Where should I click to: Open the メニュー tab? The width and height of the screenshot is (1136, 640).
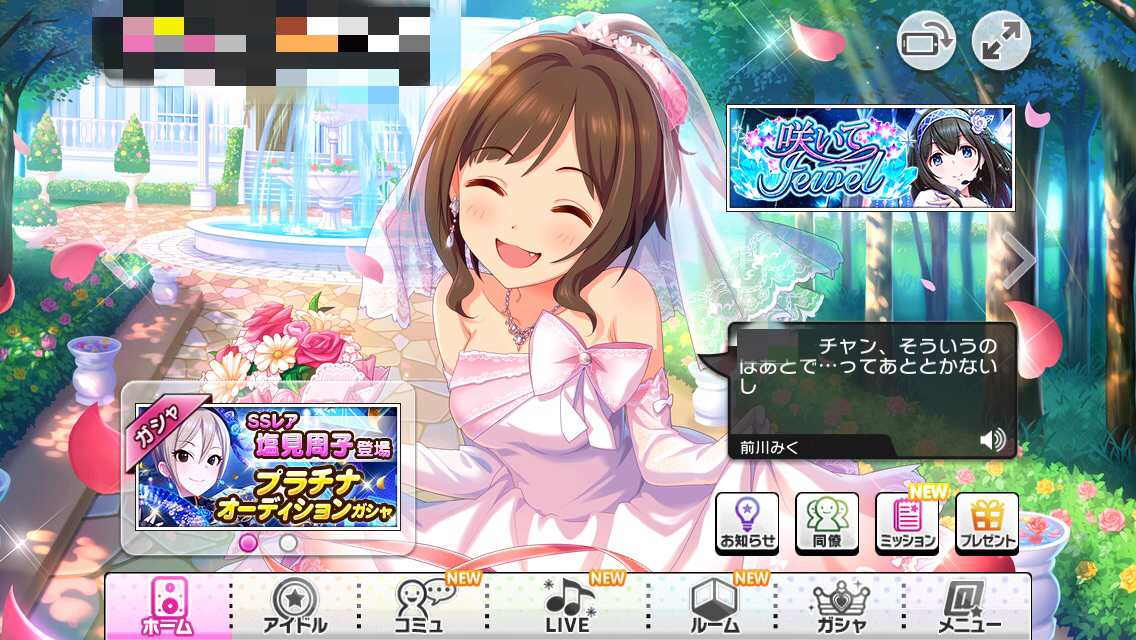(x=967, y=605)
